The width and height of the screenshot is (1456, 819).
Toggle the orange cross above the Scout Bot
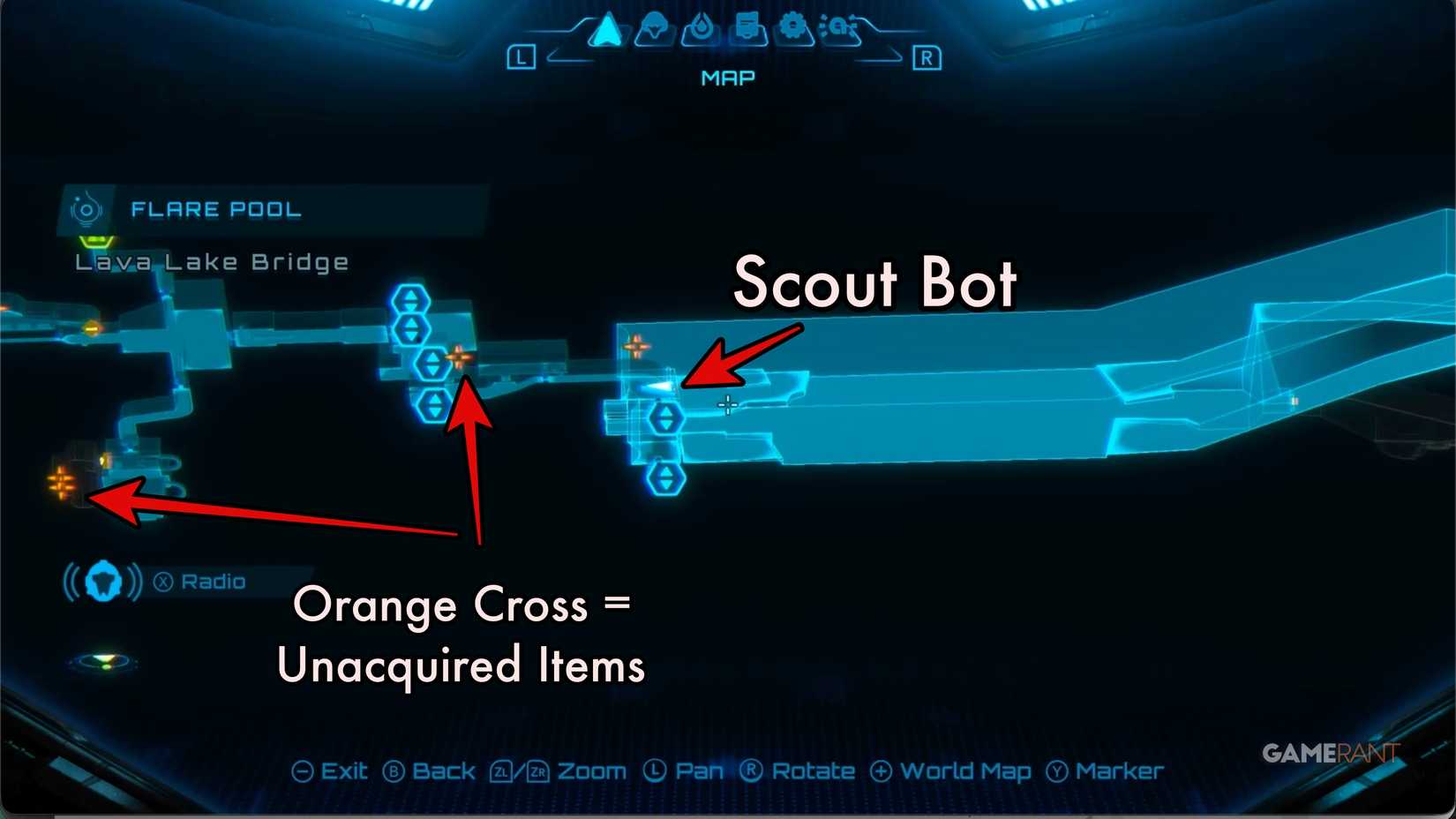tap(637, 345)
